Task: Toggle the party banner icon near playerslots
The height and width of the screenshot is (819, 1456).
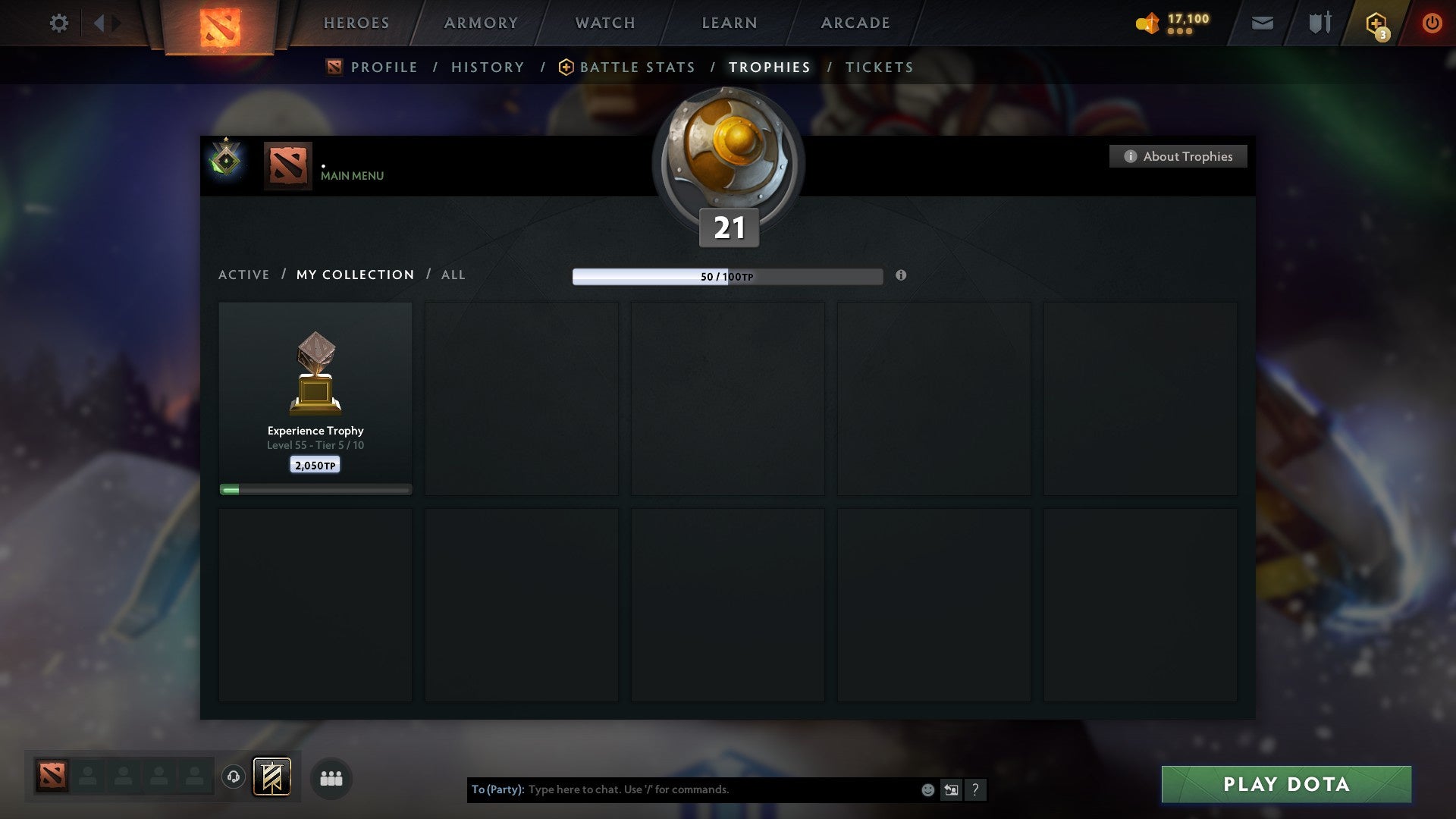Action: 271,777
